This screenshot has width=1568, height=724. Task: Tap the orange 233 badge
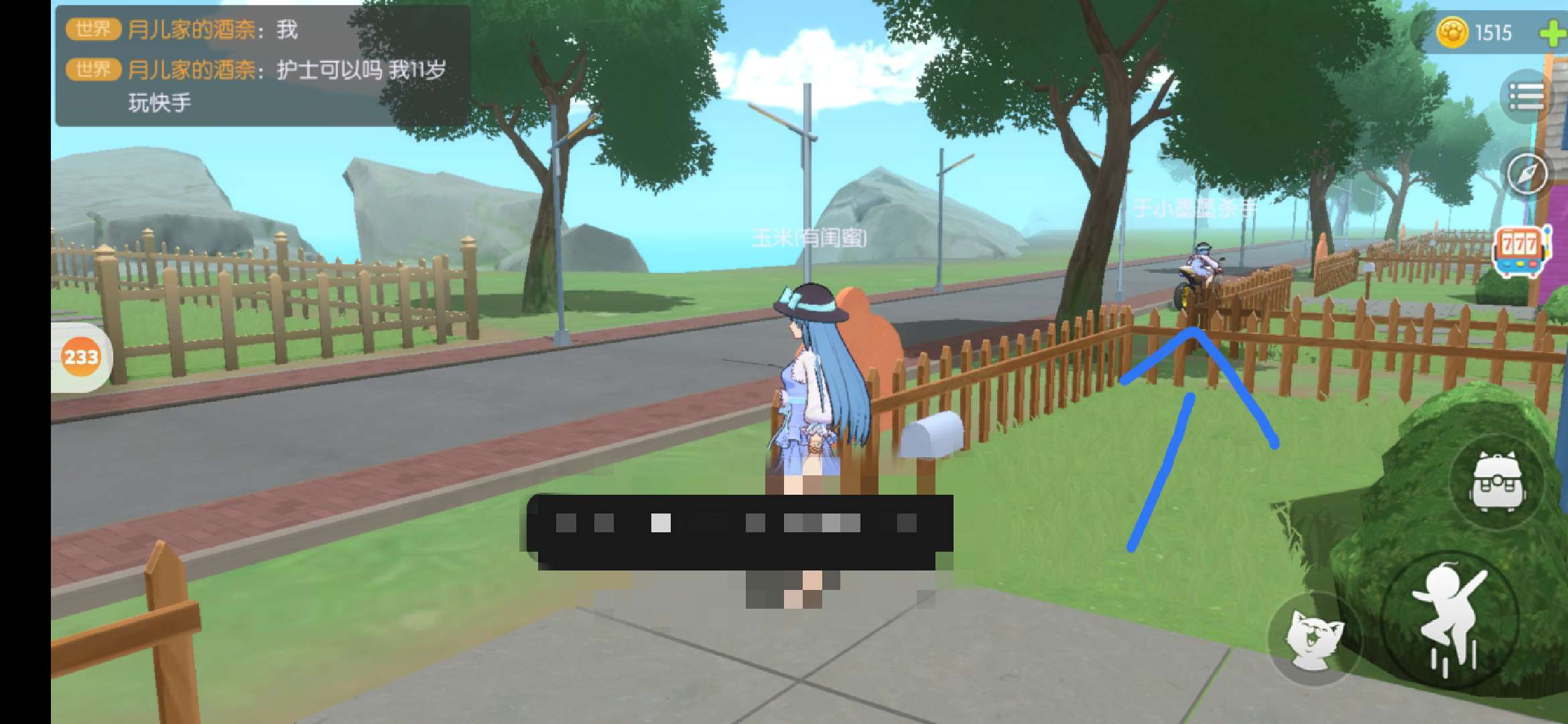(81, 357)
